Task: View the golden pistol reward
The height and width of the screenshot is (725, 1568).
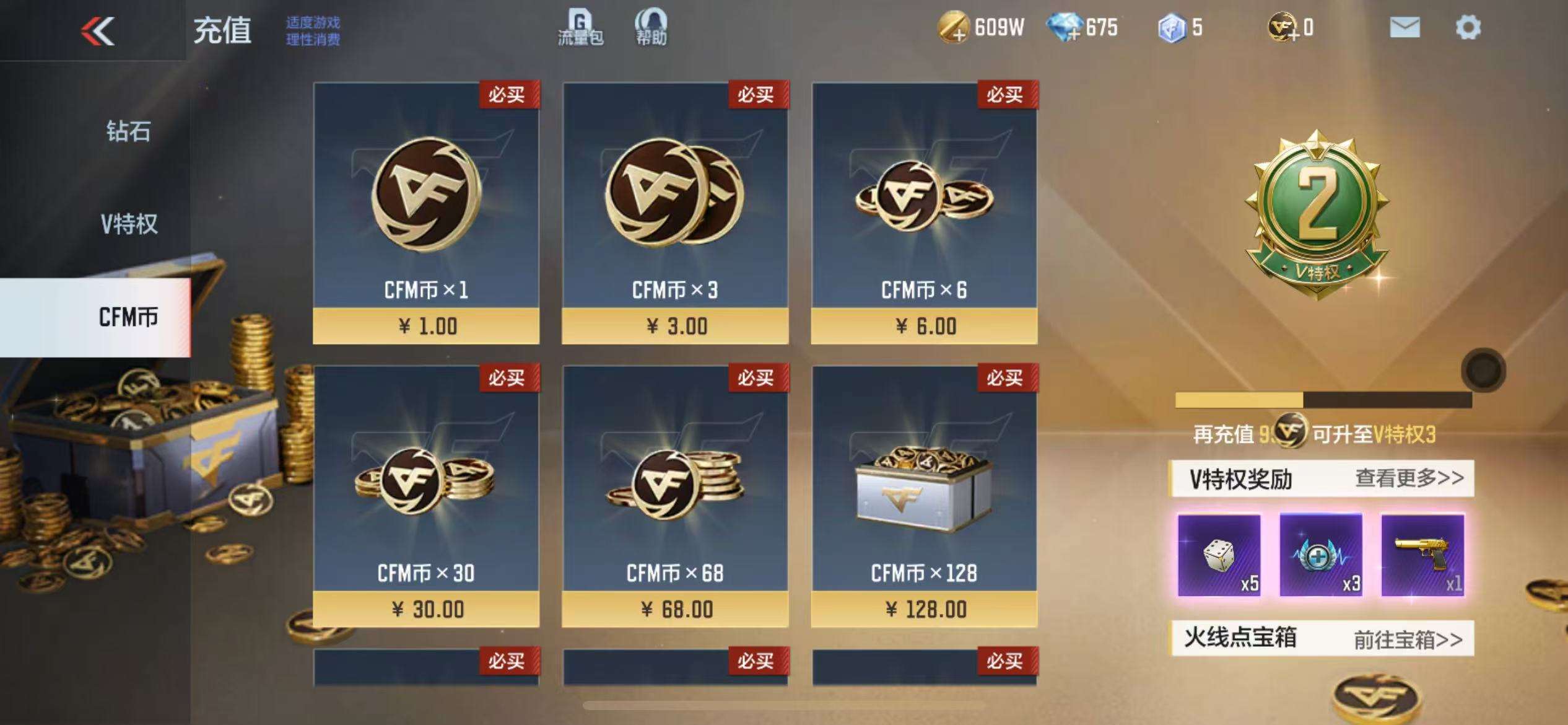Action: point(1422,555)
